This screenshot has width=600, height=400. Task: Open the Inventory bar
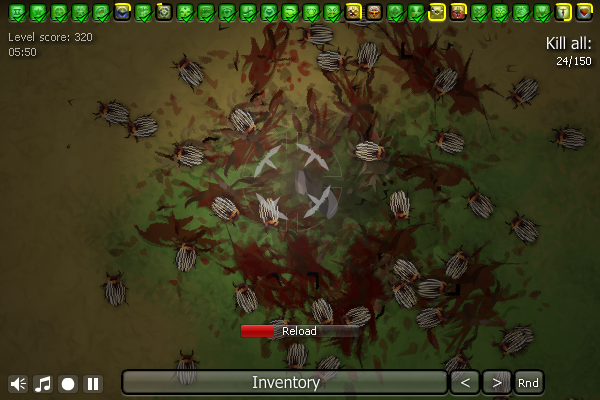pyautogui.click(x=285, y=382)
